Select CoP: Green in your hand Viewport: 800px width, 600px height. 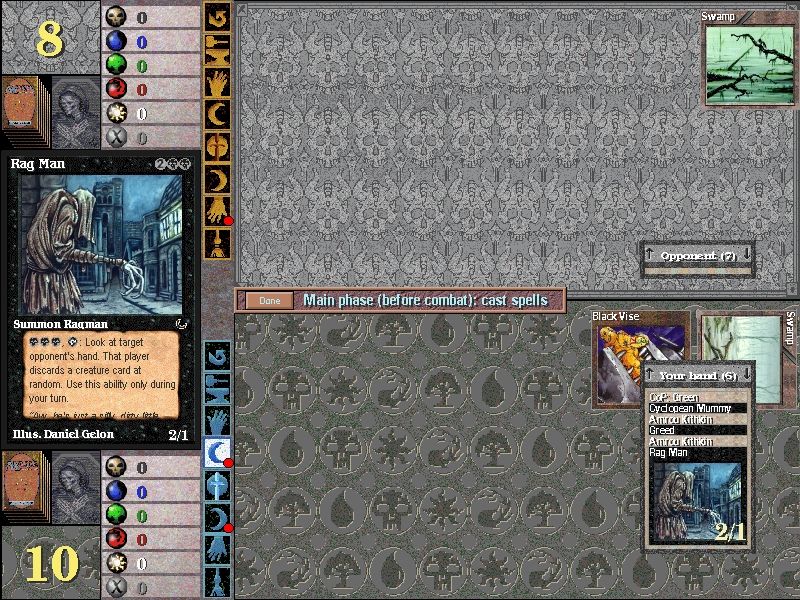click(x=696, y=398)
